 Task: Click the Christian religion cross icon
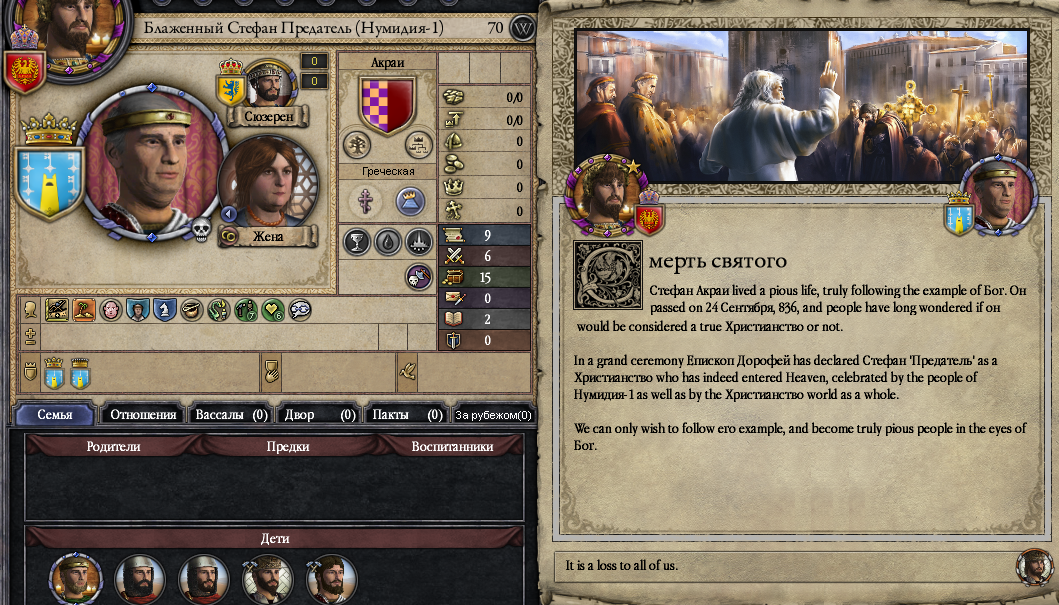365,201
